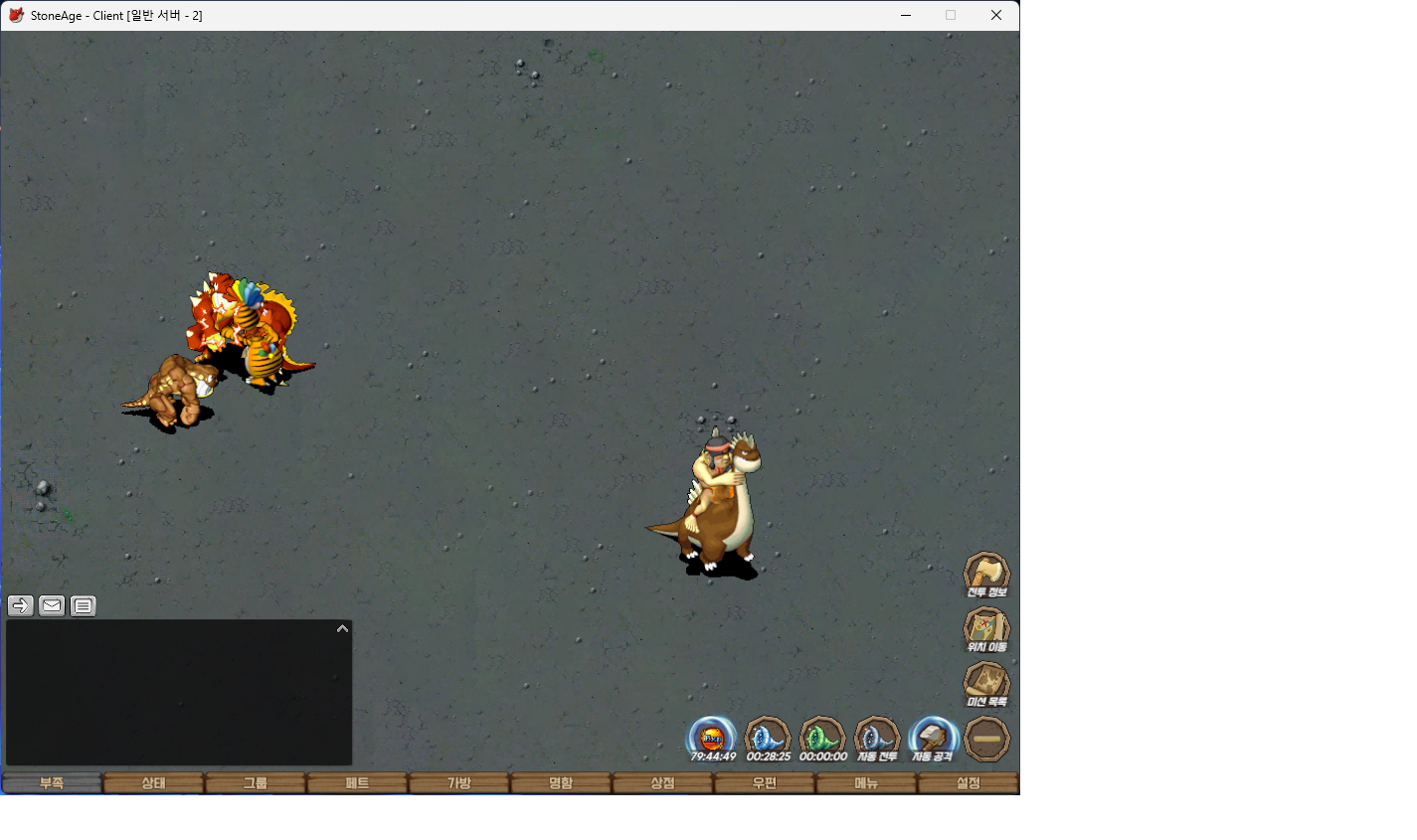Expand the chat box with the up chevron
1417x840 pixels.
(342, 628)
